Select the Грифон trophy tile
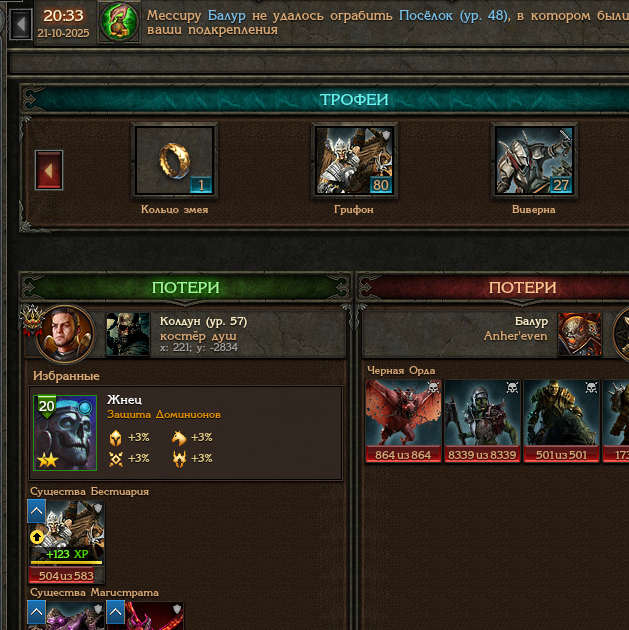629x630 pixels. (354, 160)
